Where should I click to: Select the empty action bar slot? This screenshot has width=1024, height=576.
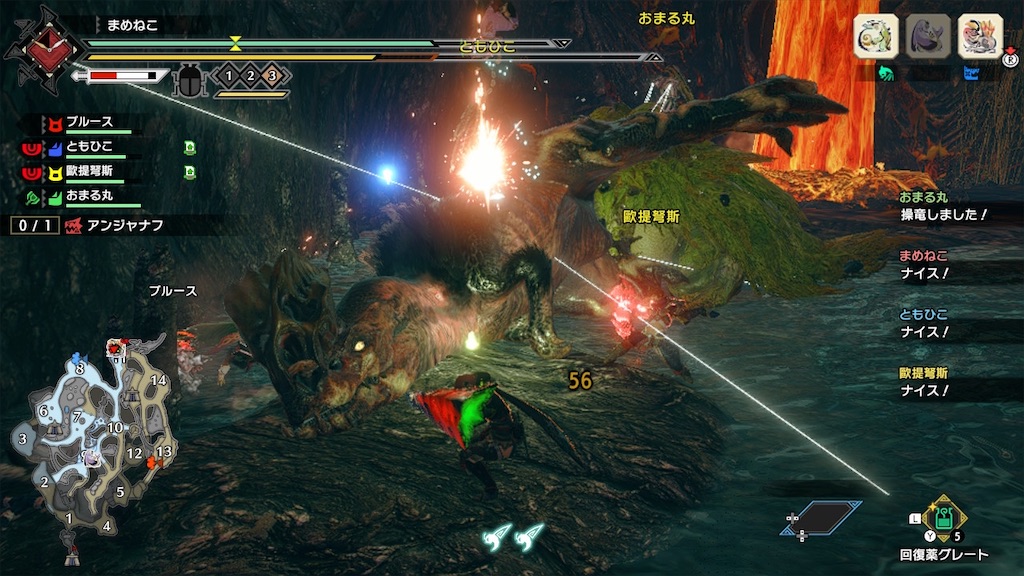pos(823,517)
